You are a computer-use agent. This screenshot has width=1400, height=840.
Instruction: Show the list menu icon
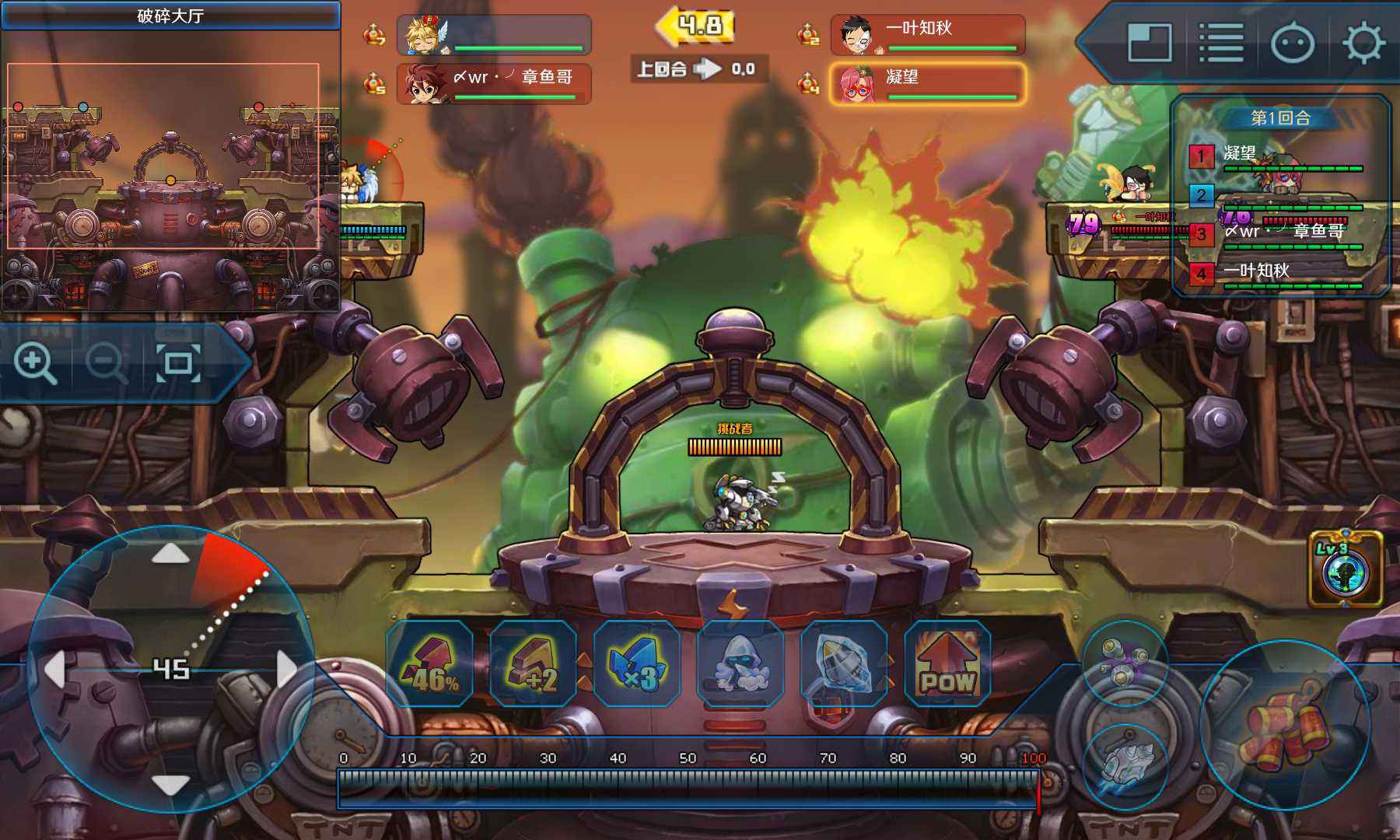click(x=1221, y=43)
